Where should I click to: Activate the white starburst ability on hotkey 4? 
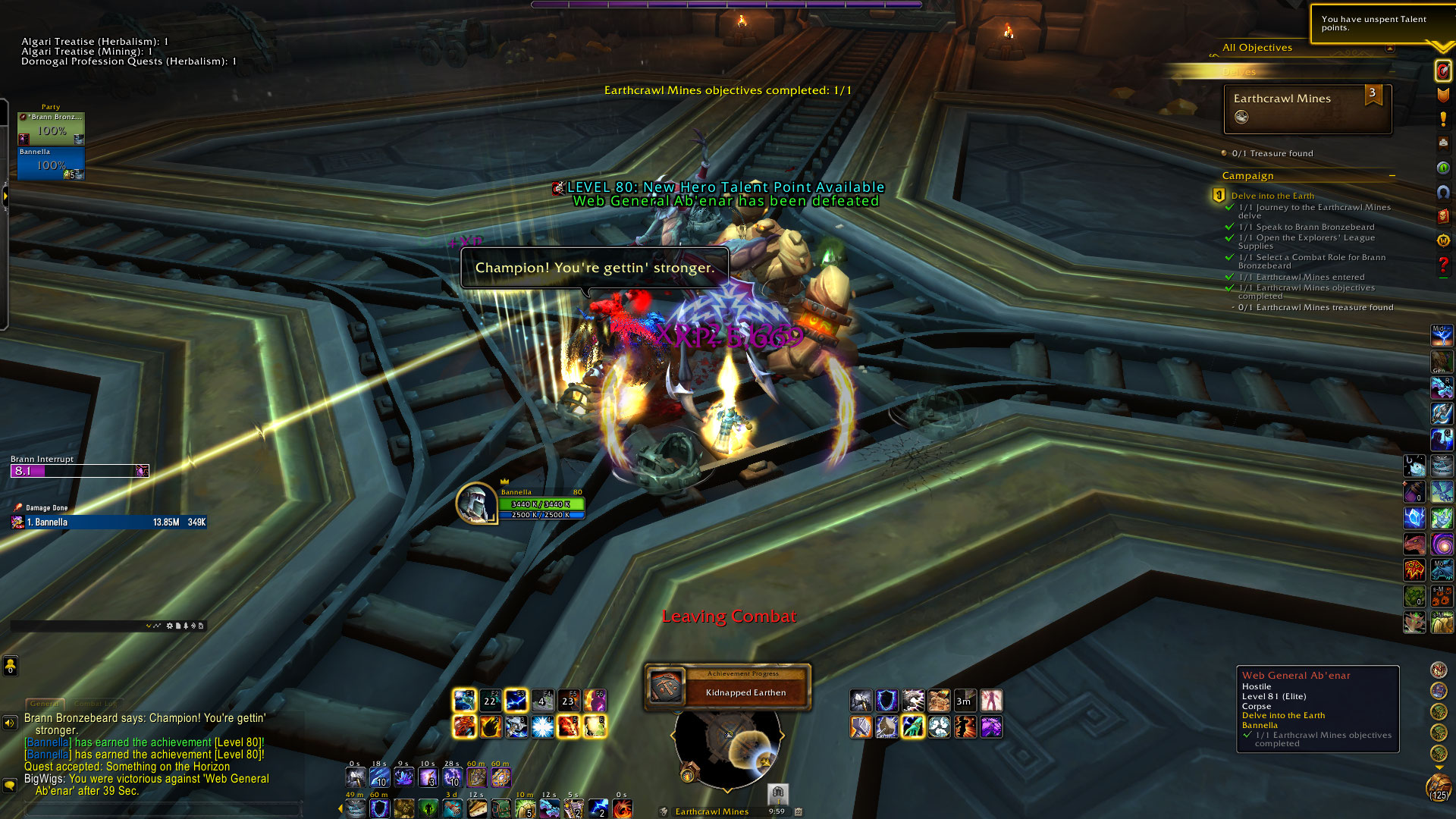coord(542,726)
